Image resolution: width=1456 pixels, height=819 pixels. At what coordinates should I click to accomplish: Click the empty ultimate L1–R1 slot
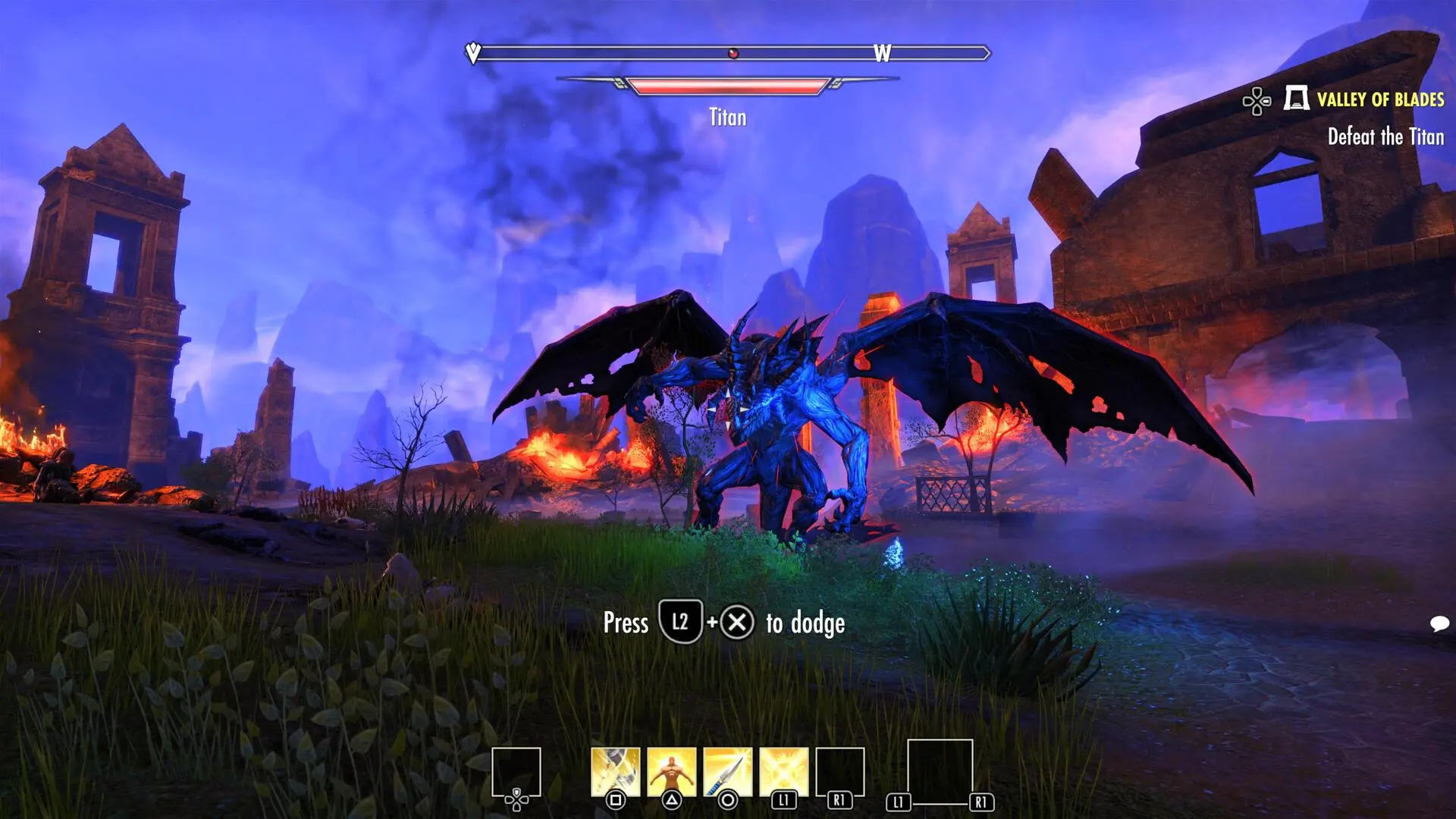pyautogui.click(x=940, y=772)
